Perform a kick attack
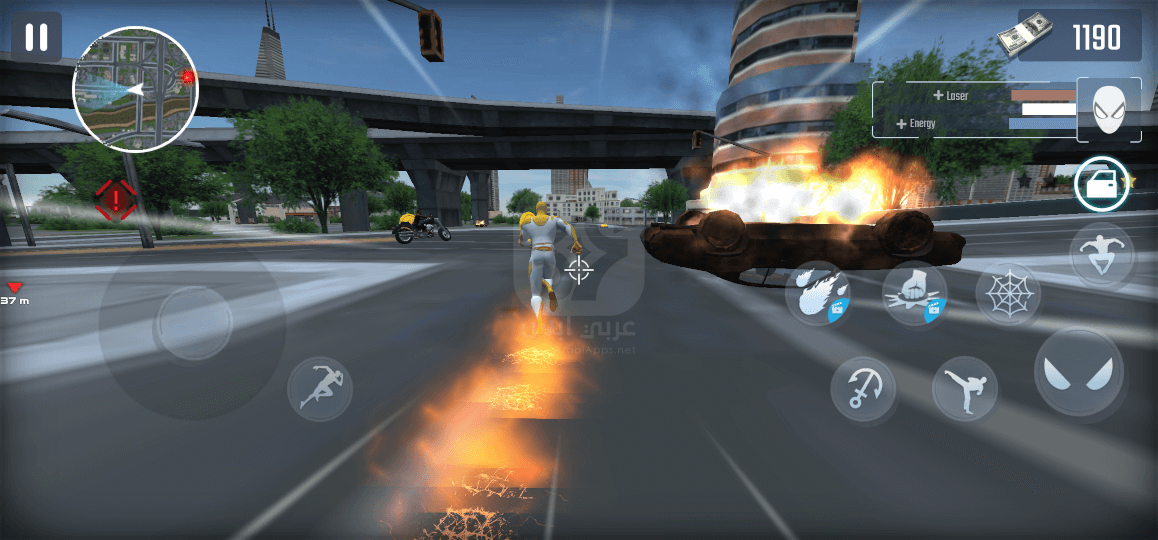This screenshot has height=540, width=1158. click(x=965, y=389)
